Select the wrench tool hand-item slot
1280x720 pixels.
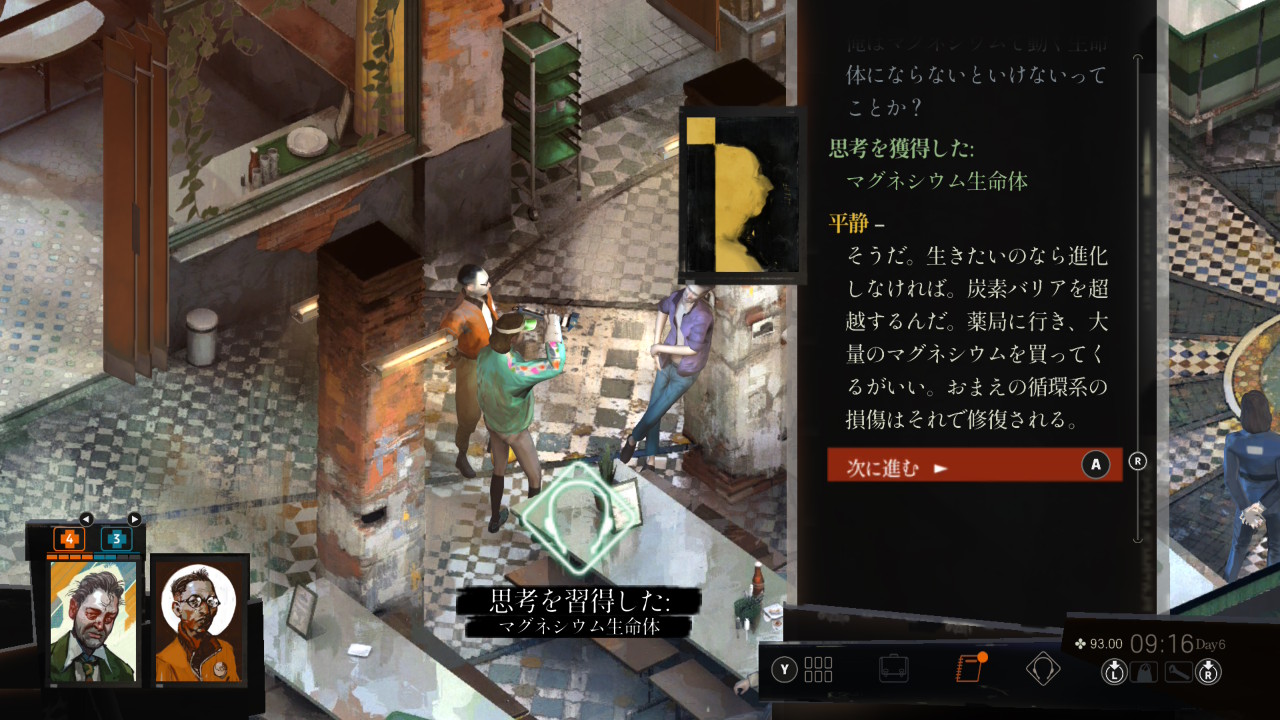tap(1178, 672)
